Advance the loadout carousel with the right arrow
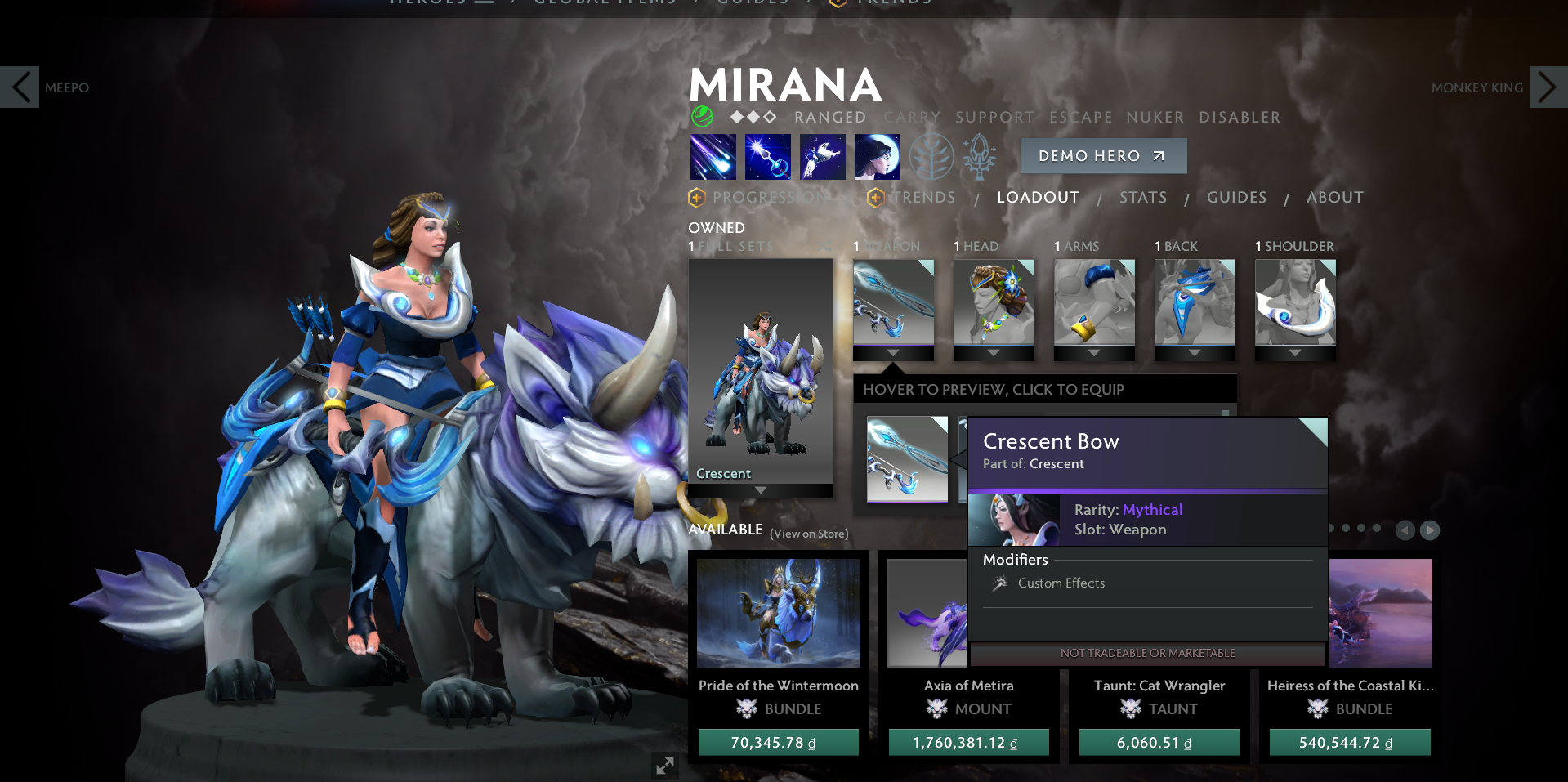 coord(1430,530)
